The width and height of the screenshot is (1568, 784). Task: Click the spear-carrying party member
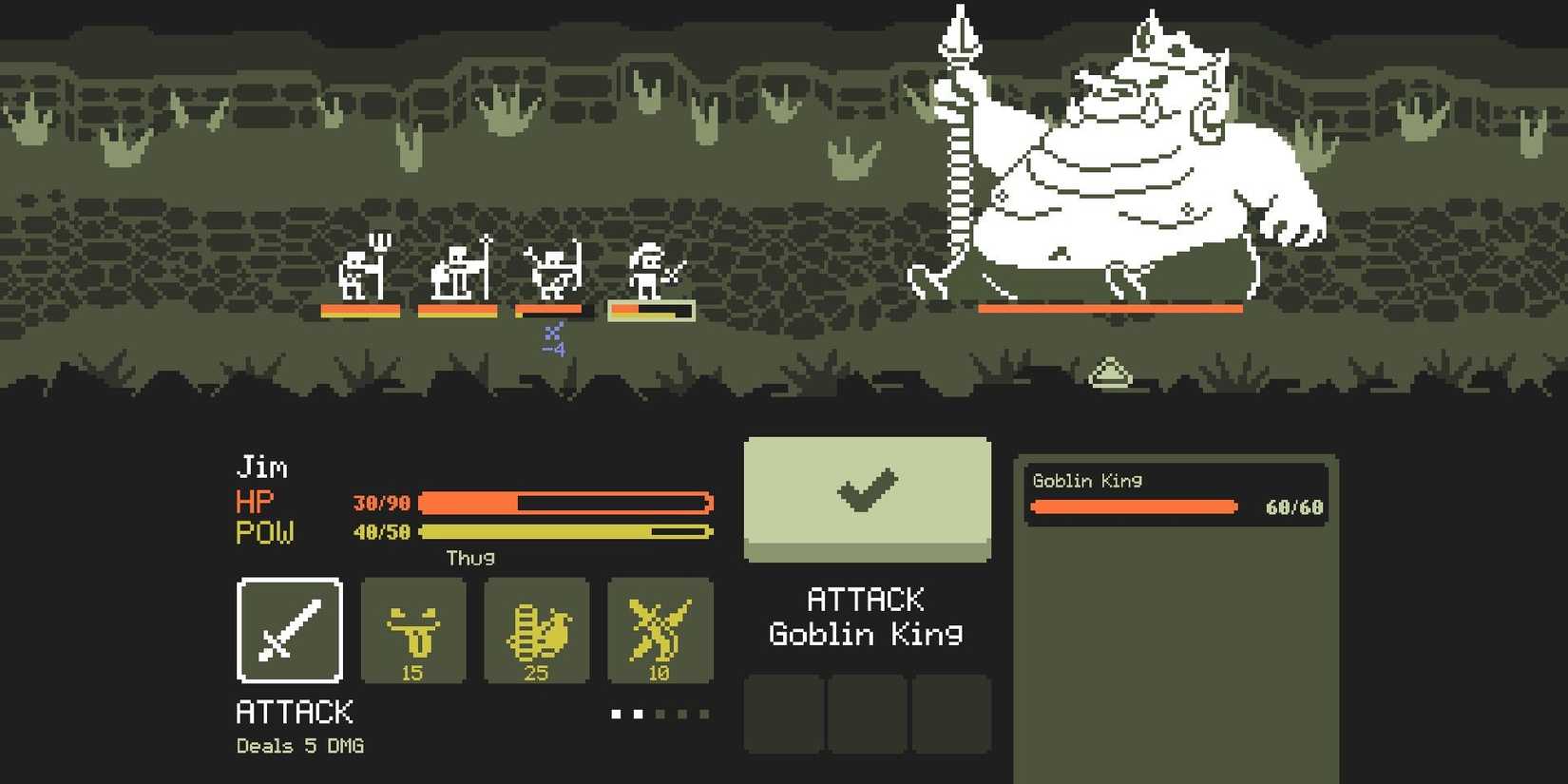click(x=454, y=273)
